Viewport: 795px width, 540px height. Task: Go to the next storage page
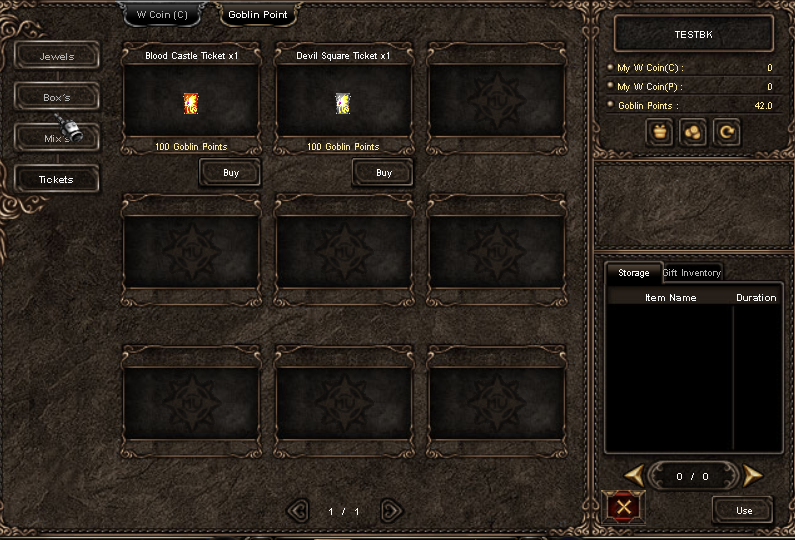click(x=753, y=475)
